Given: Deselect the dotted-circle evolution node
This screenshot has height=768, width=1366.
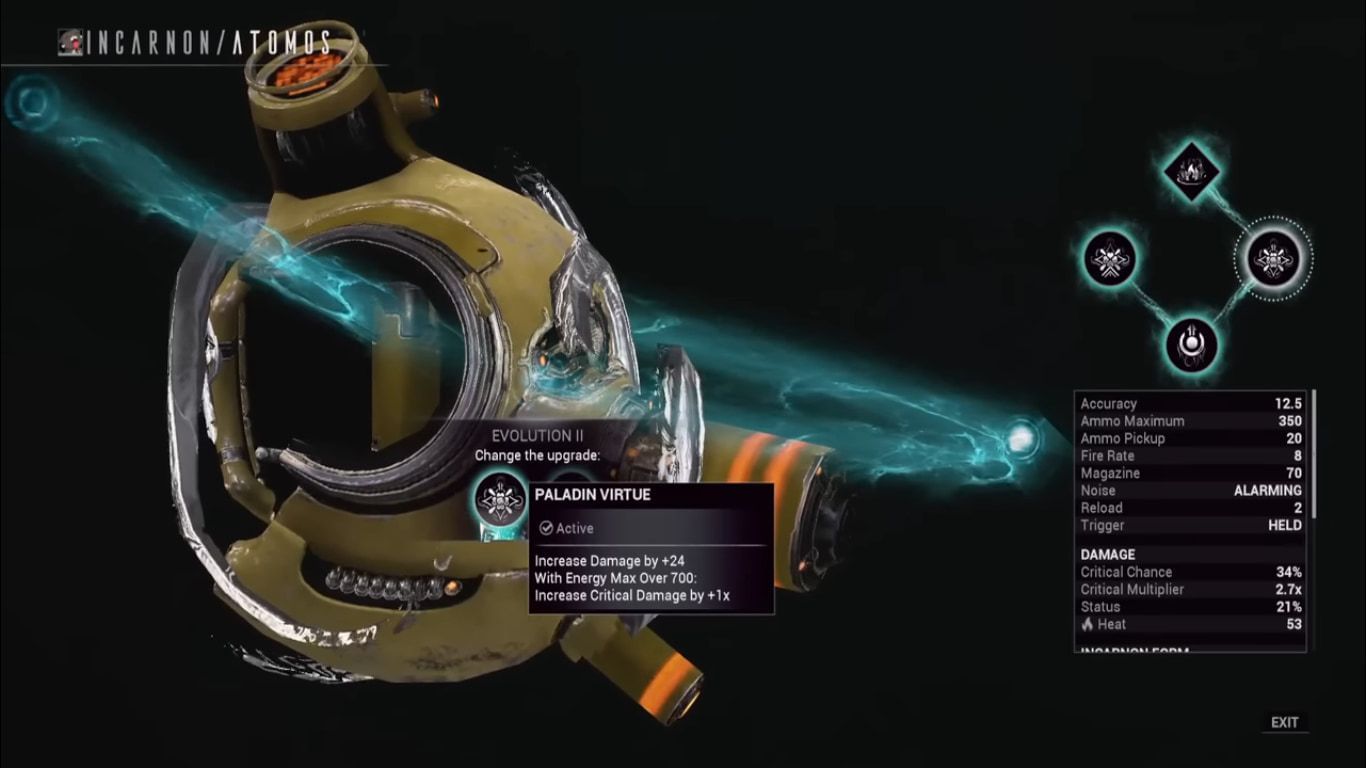Looking at the screenshot, I should (x=1271, y=257).
